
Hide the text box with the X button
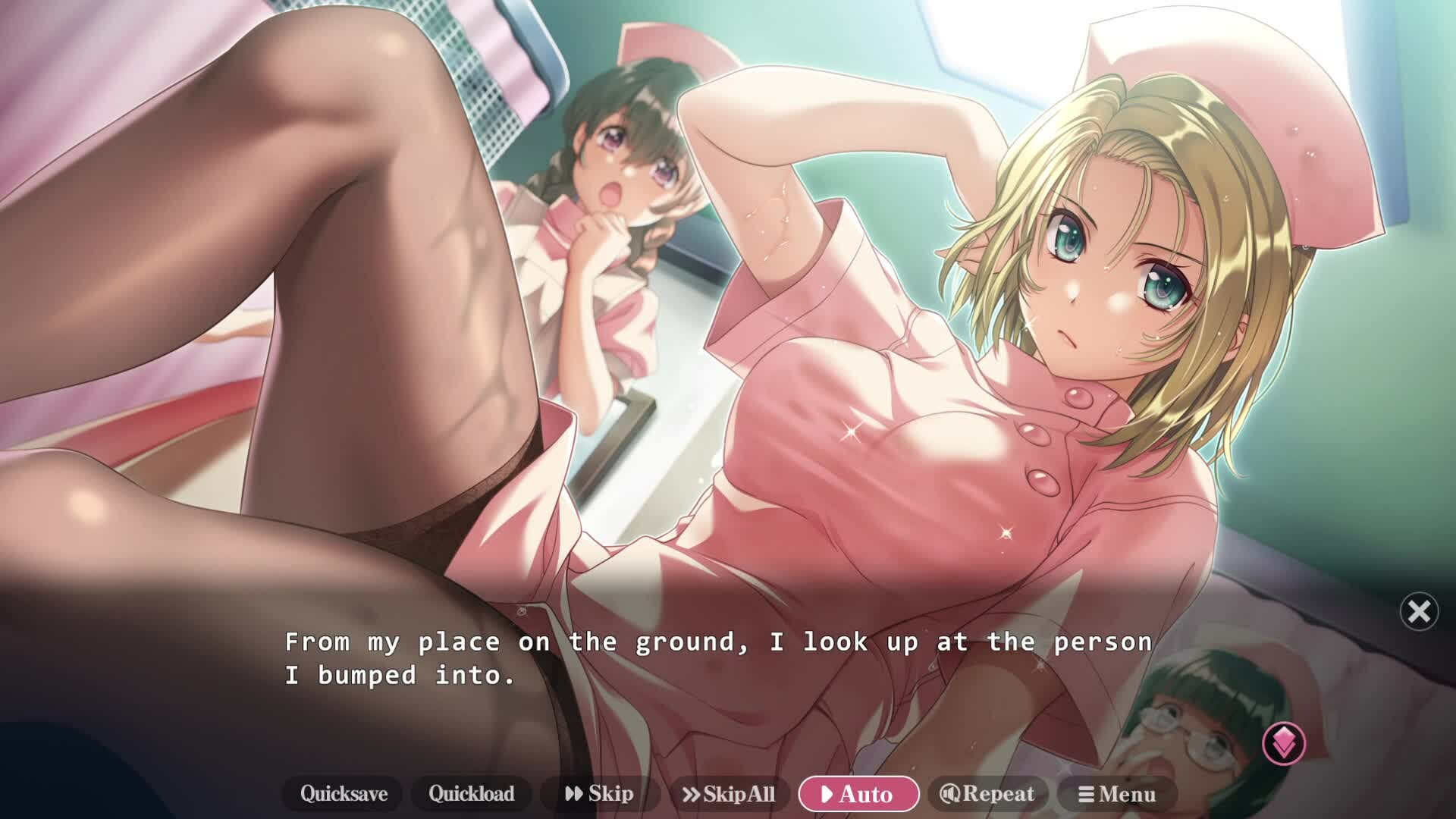(1419, 611)
